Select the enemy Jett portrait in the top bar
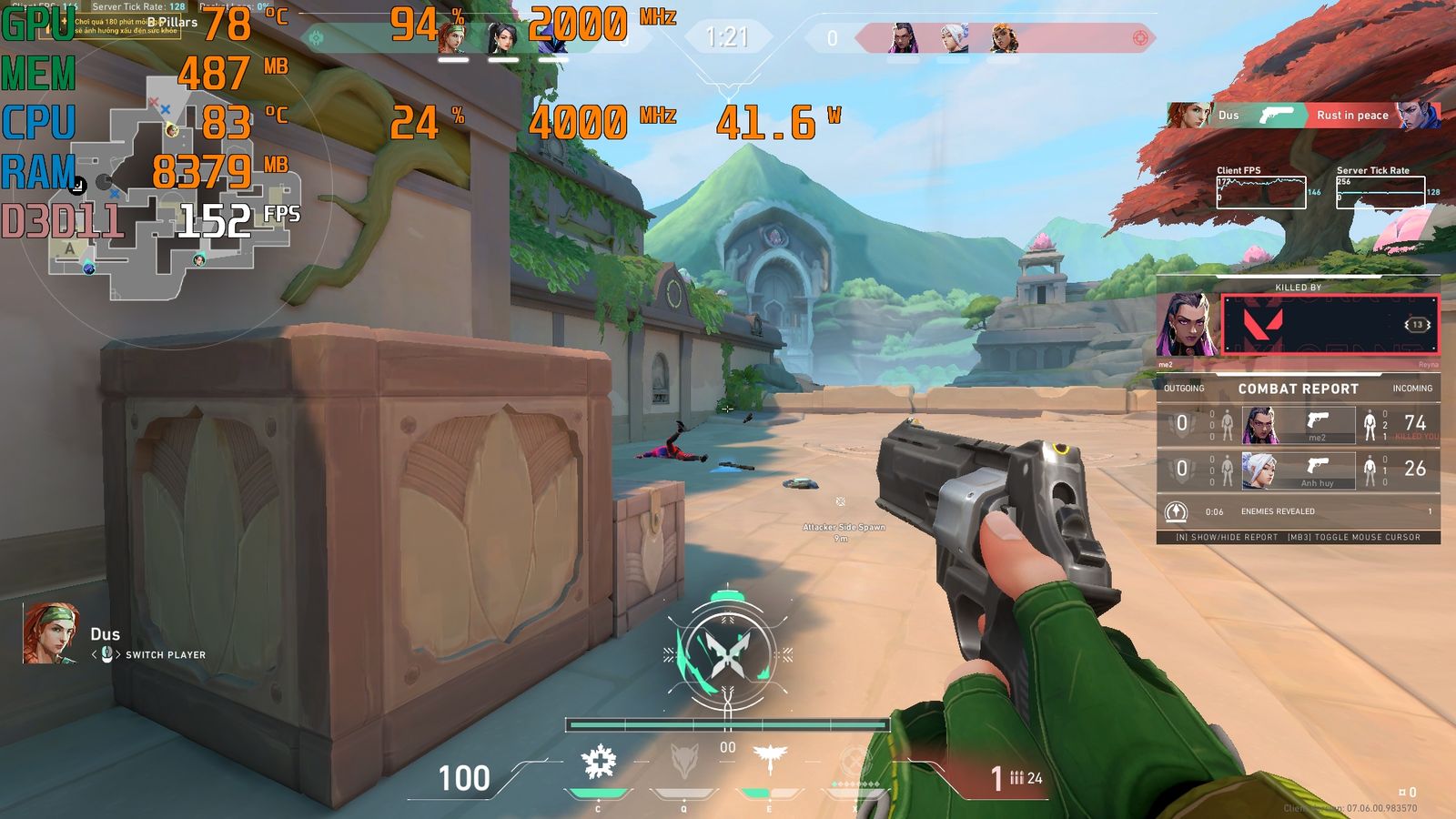The width and height of the screenshot is (1456, 819). [953, 38]
